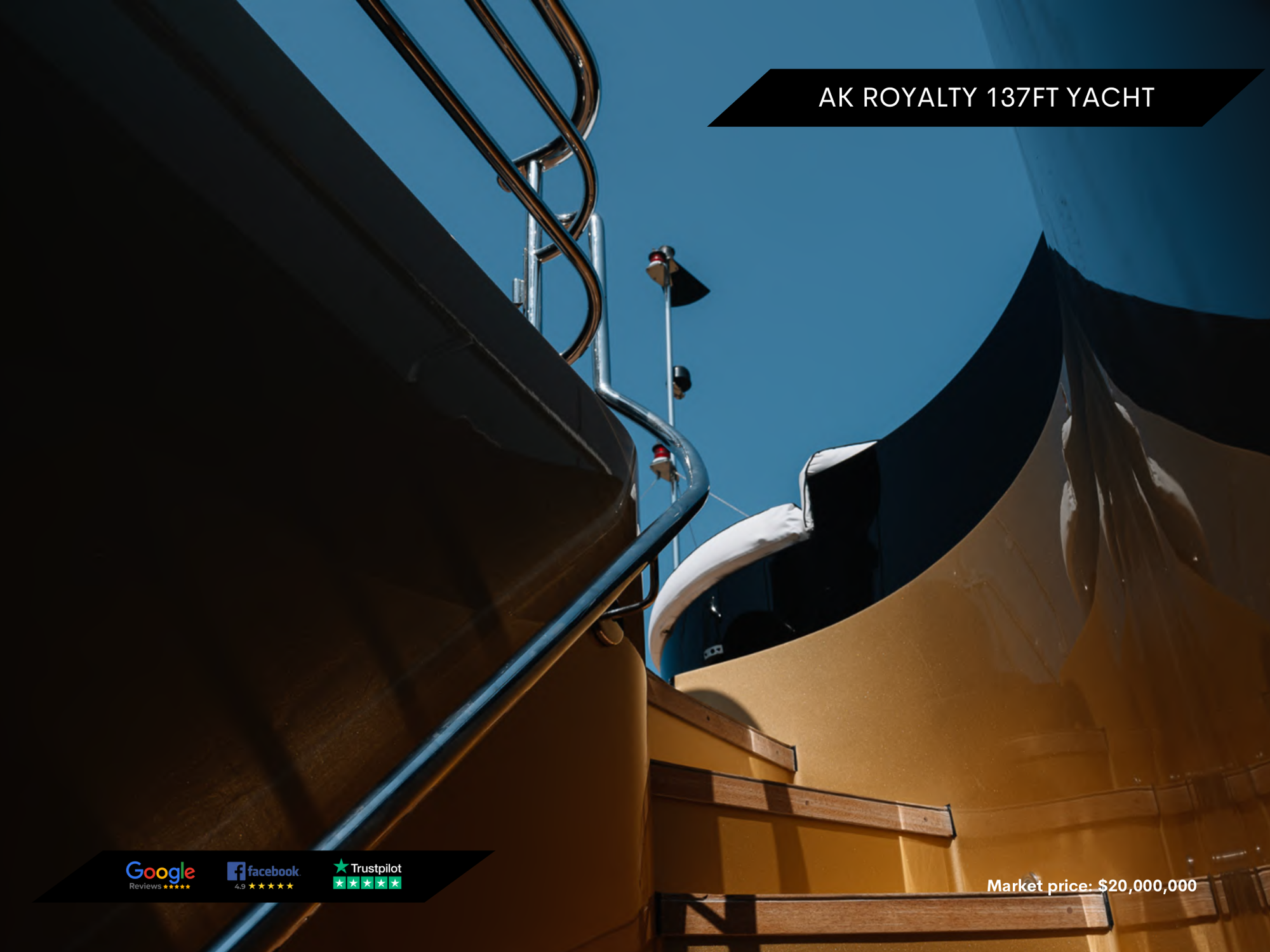This screenshot has height=952, width=1270.
Task: Open the Google Reviews badge
Action: click(160, 876)
